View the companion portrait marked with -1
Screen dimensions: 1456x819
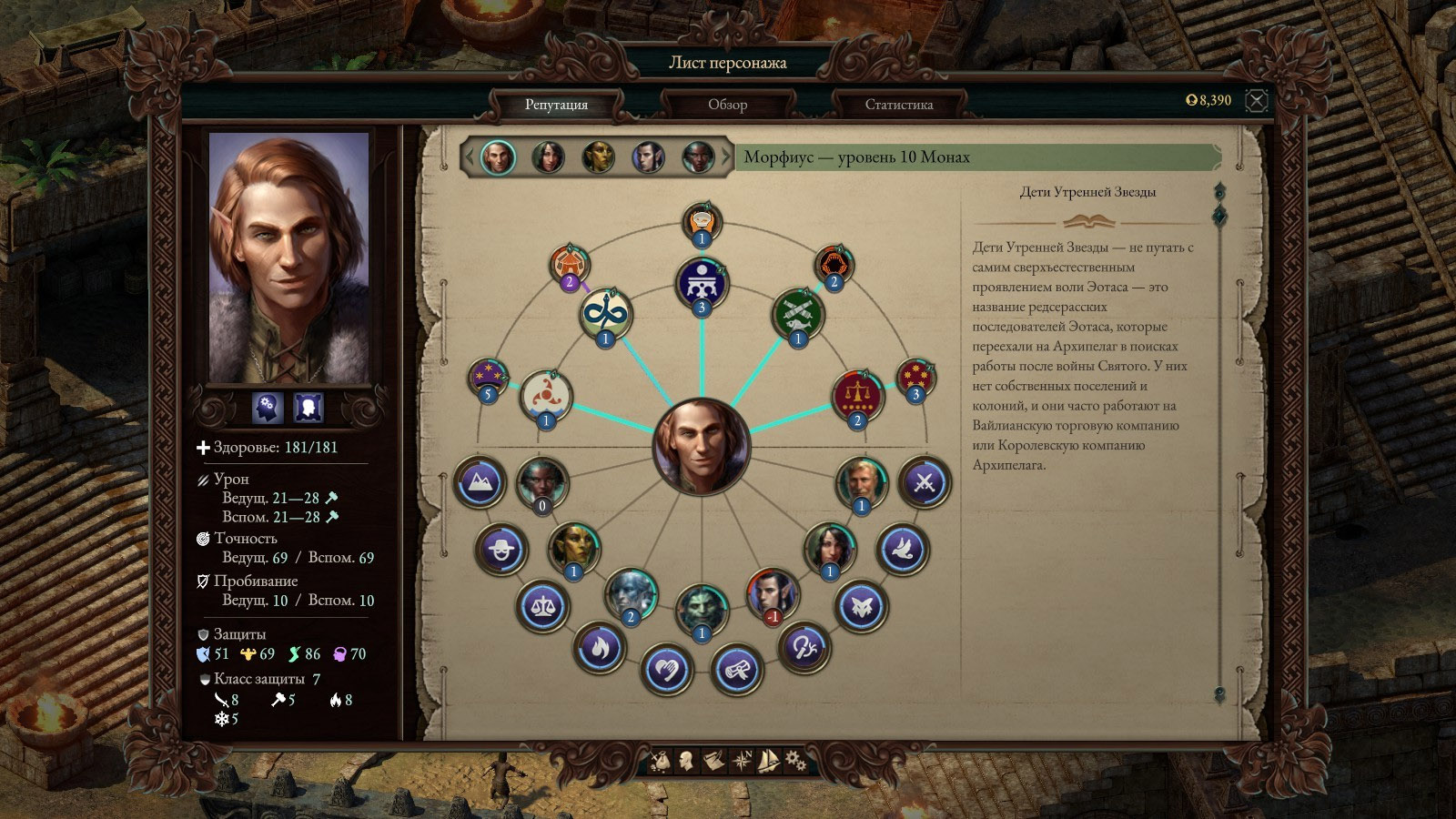pos(773,592)
